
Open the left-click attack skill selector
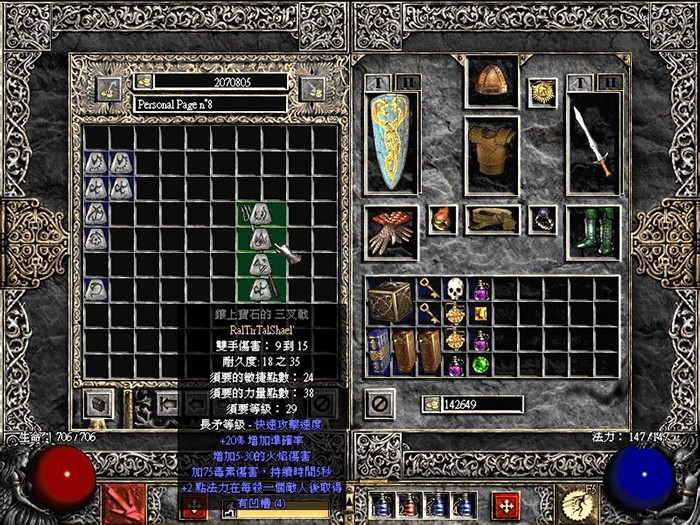pos(124,501)
